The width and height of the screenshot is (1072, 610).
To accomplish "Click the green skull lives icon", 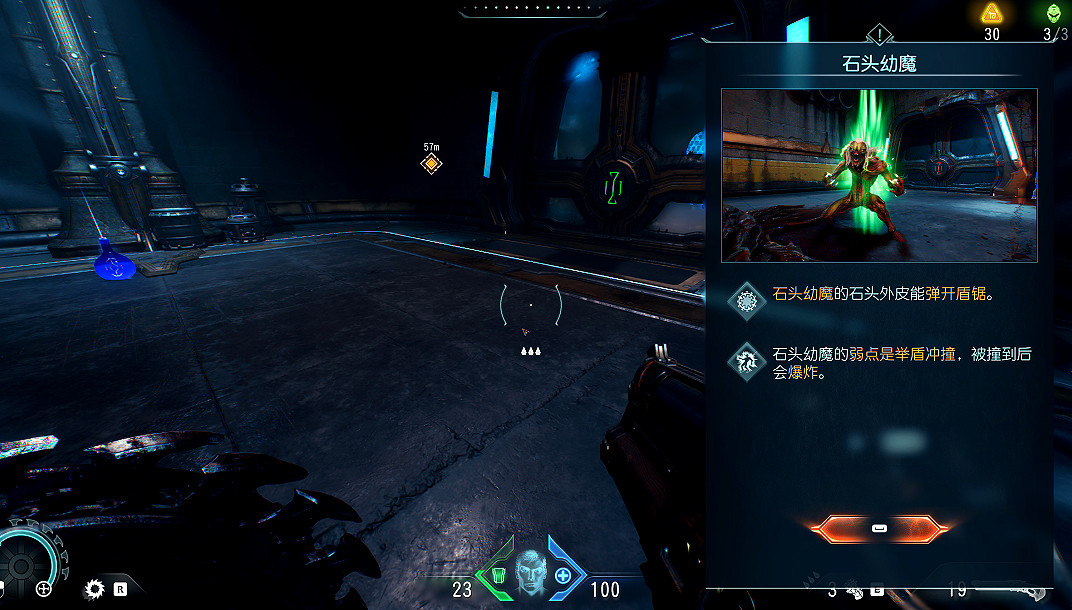I will (1054, 13).
